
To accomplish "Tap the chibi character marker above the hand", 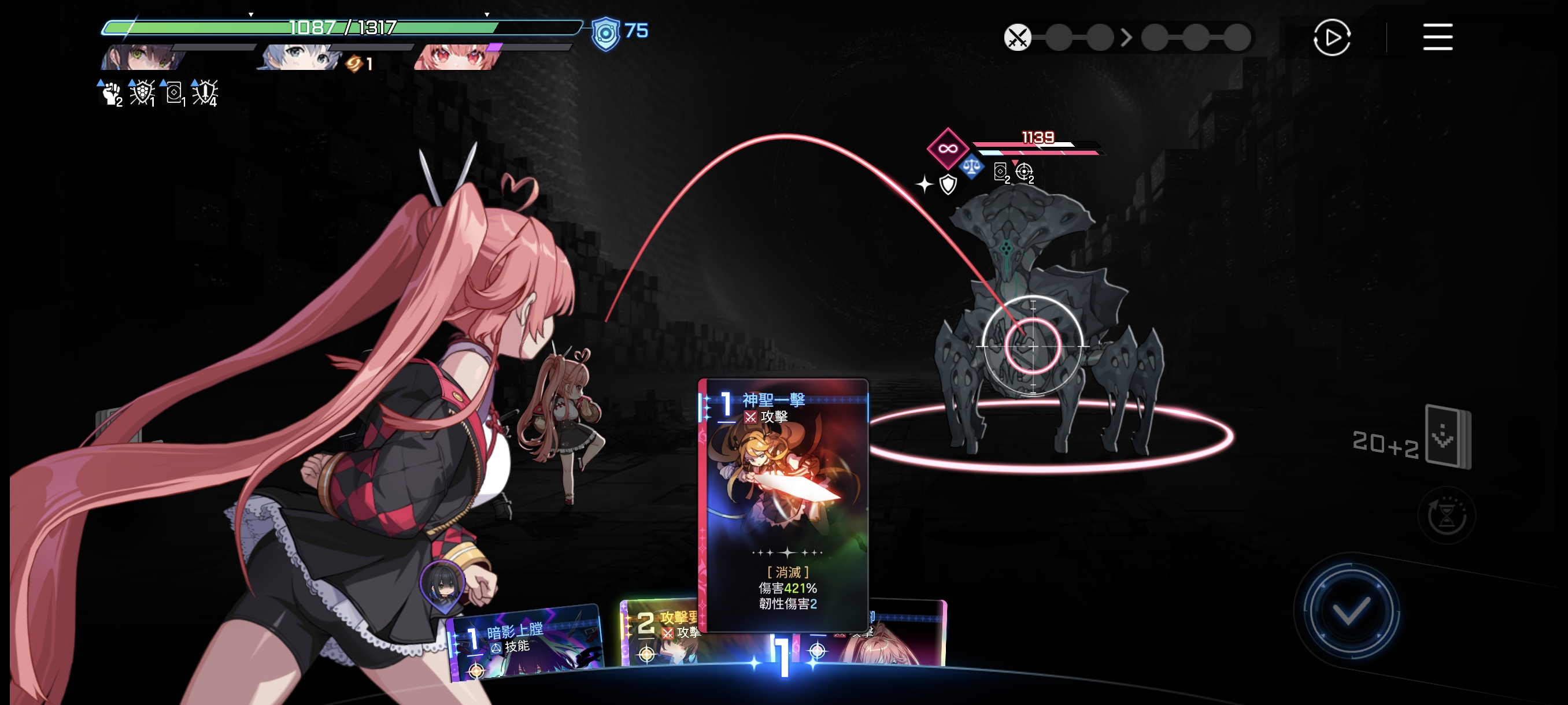I will (442, 585).
